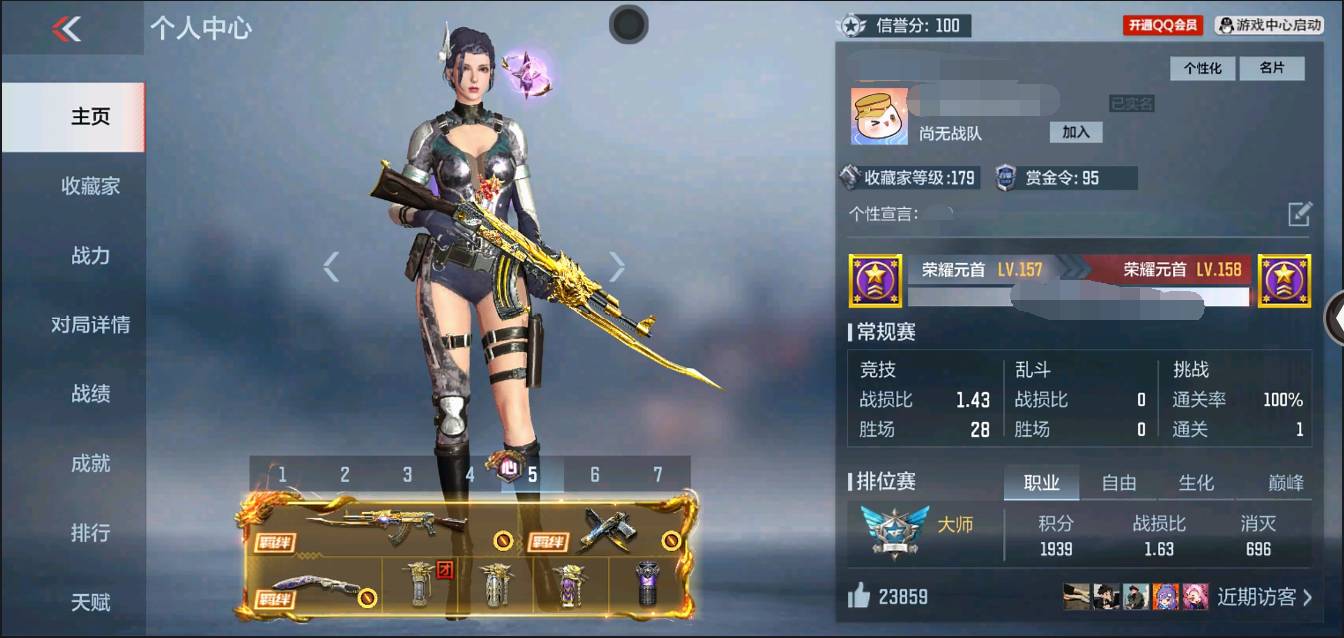Screen dimensions: 1344x638
Task: Rotate character with the right arrow
Action: pyautogui.click(x=617, y=266)
